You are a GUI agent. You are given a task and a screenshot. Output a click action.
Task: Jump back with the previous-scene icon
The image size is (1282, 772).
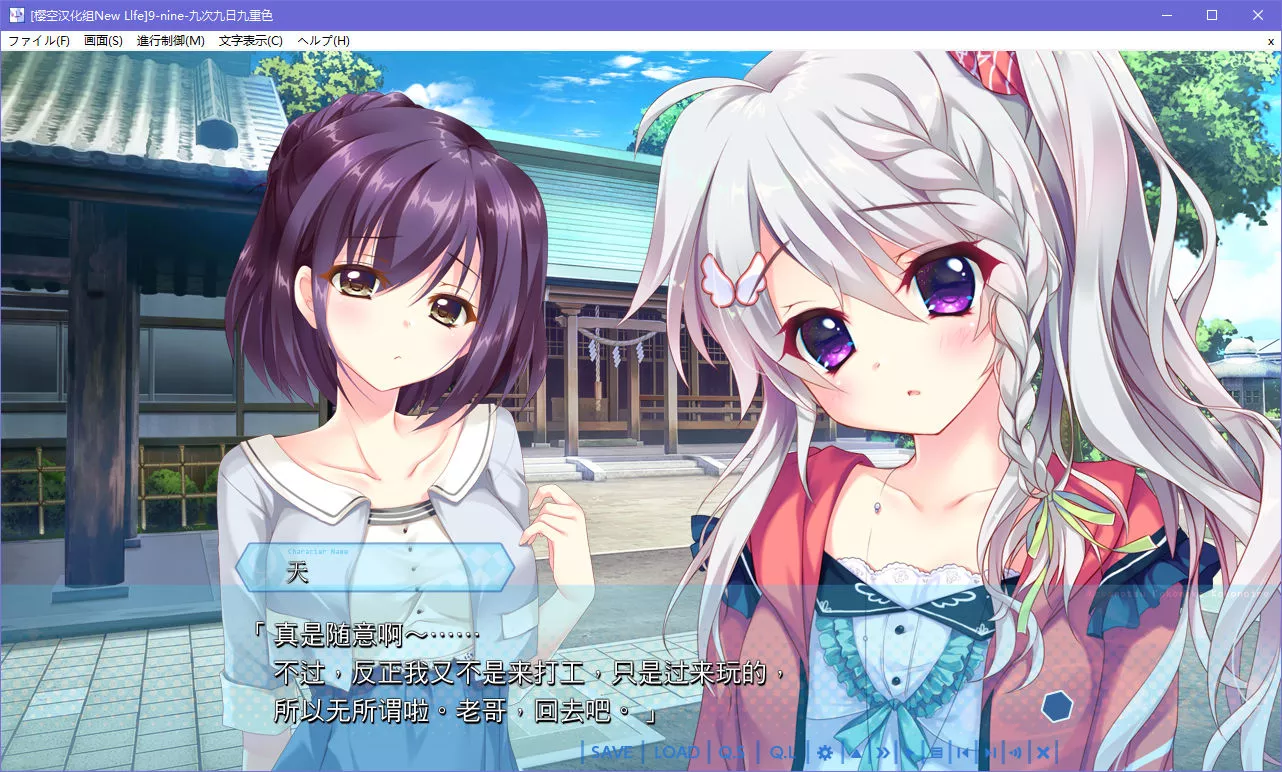point(962,752)
